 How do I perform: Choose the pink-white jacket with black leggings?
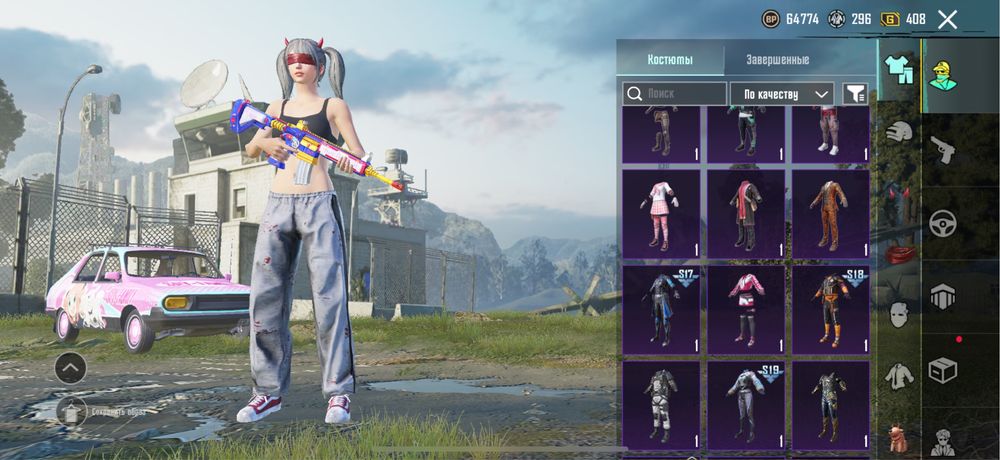[746, 310]
